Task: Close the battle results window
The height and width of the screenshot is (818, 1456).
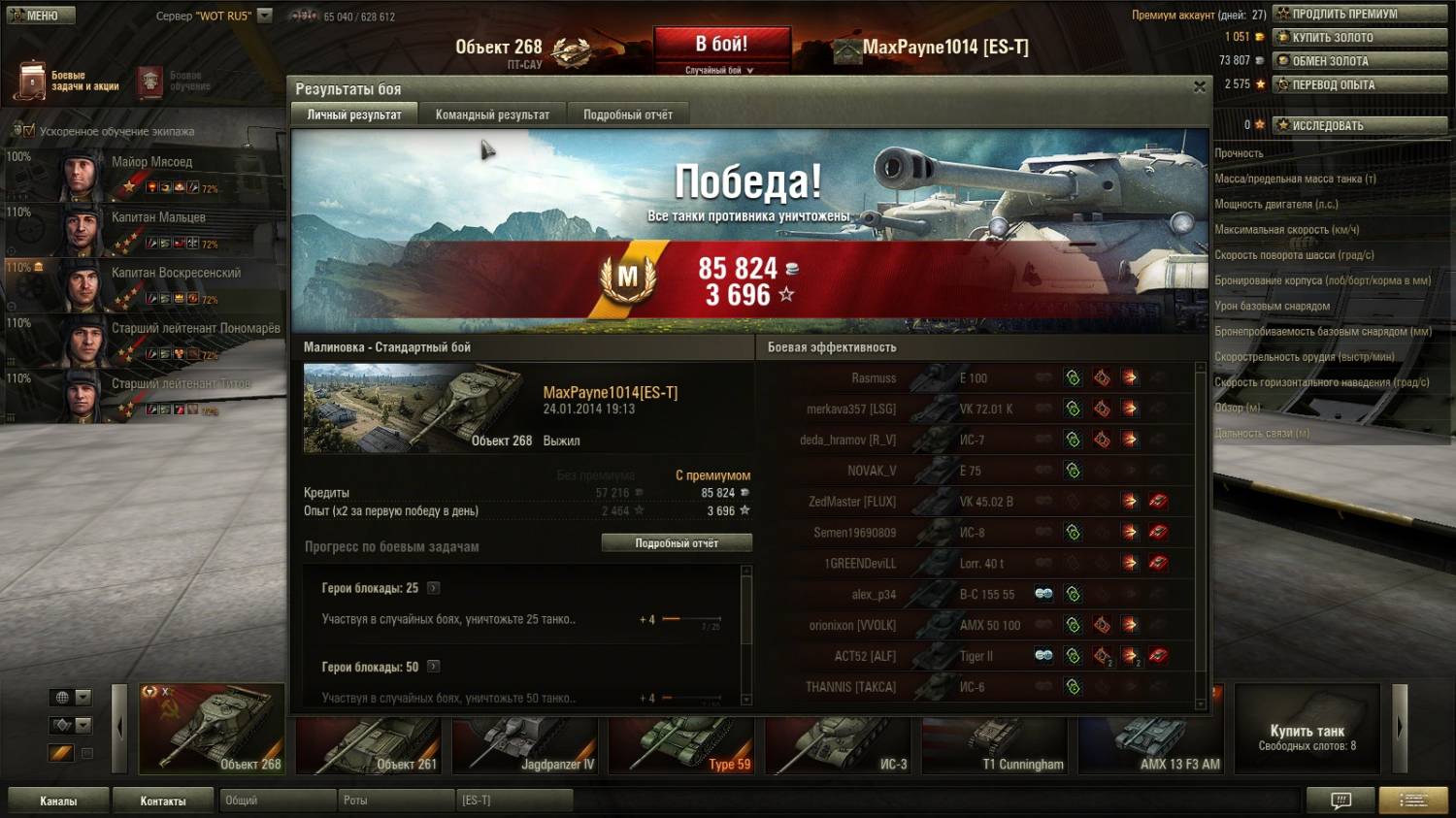Action: click(1200, 87)
